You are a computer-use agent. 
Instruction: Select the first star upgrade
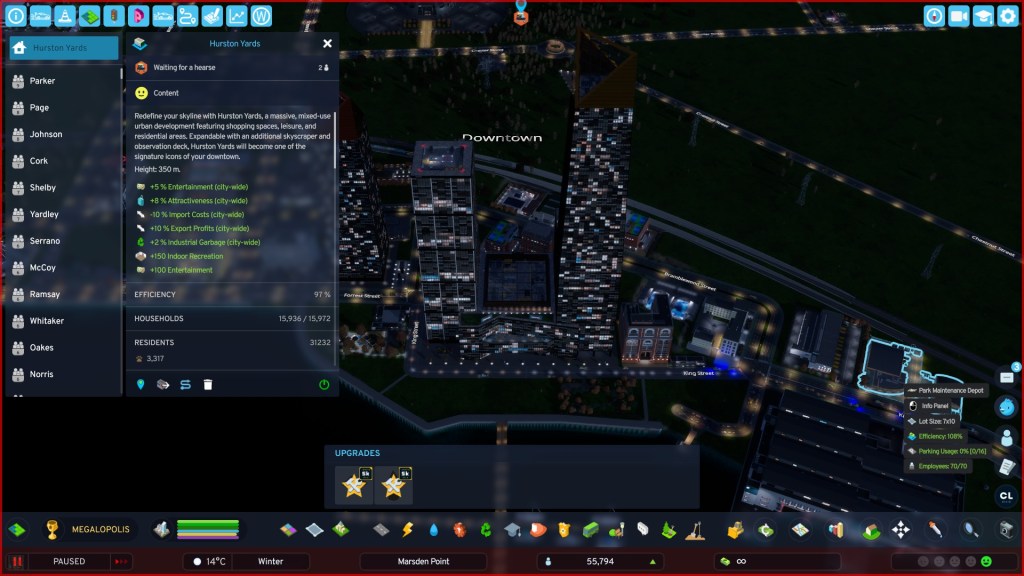click(x=353, y=486)
